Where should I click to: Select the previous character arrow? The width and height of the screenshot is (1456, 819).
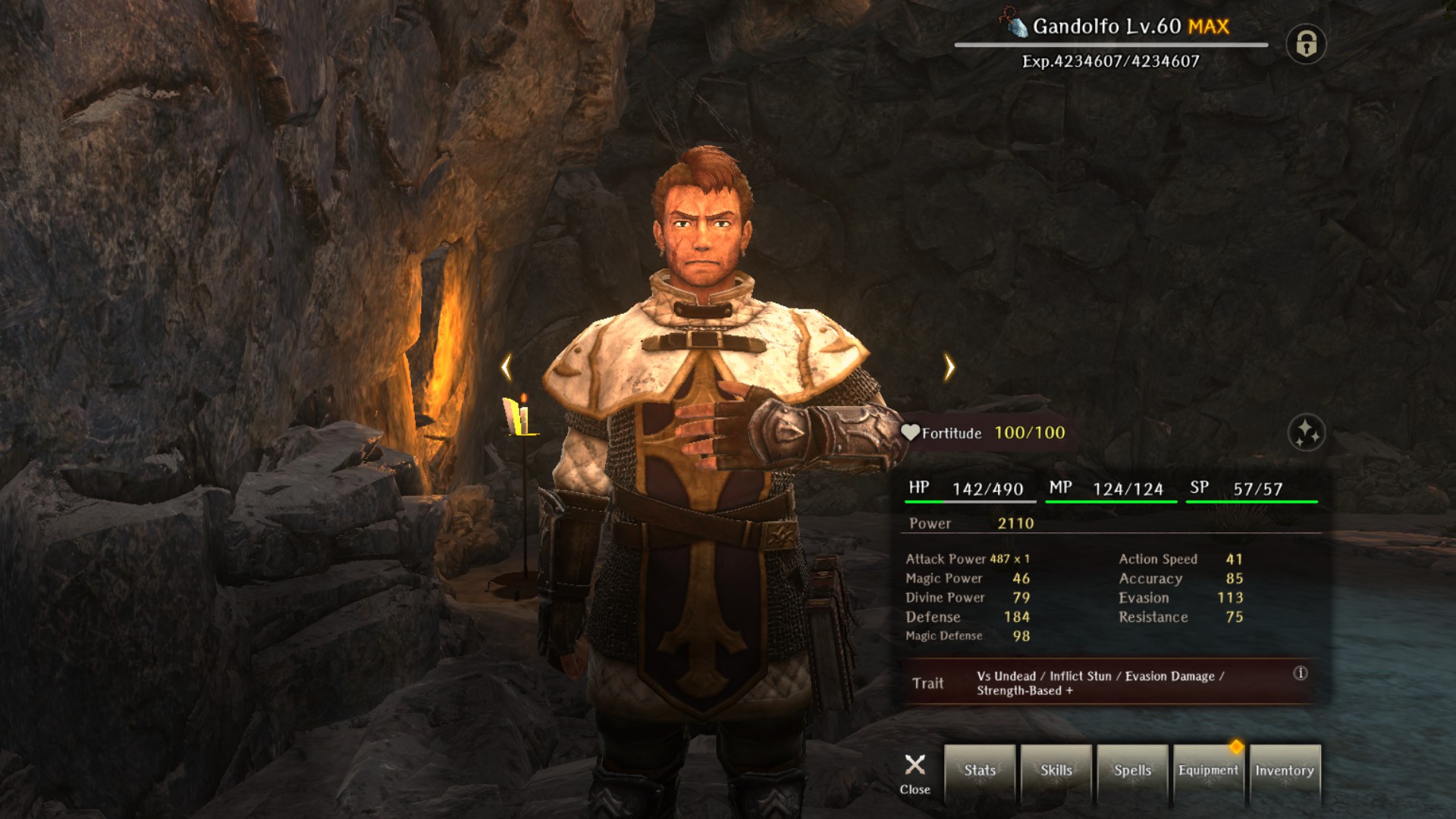pyautogui.click(x=507, y=368)
